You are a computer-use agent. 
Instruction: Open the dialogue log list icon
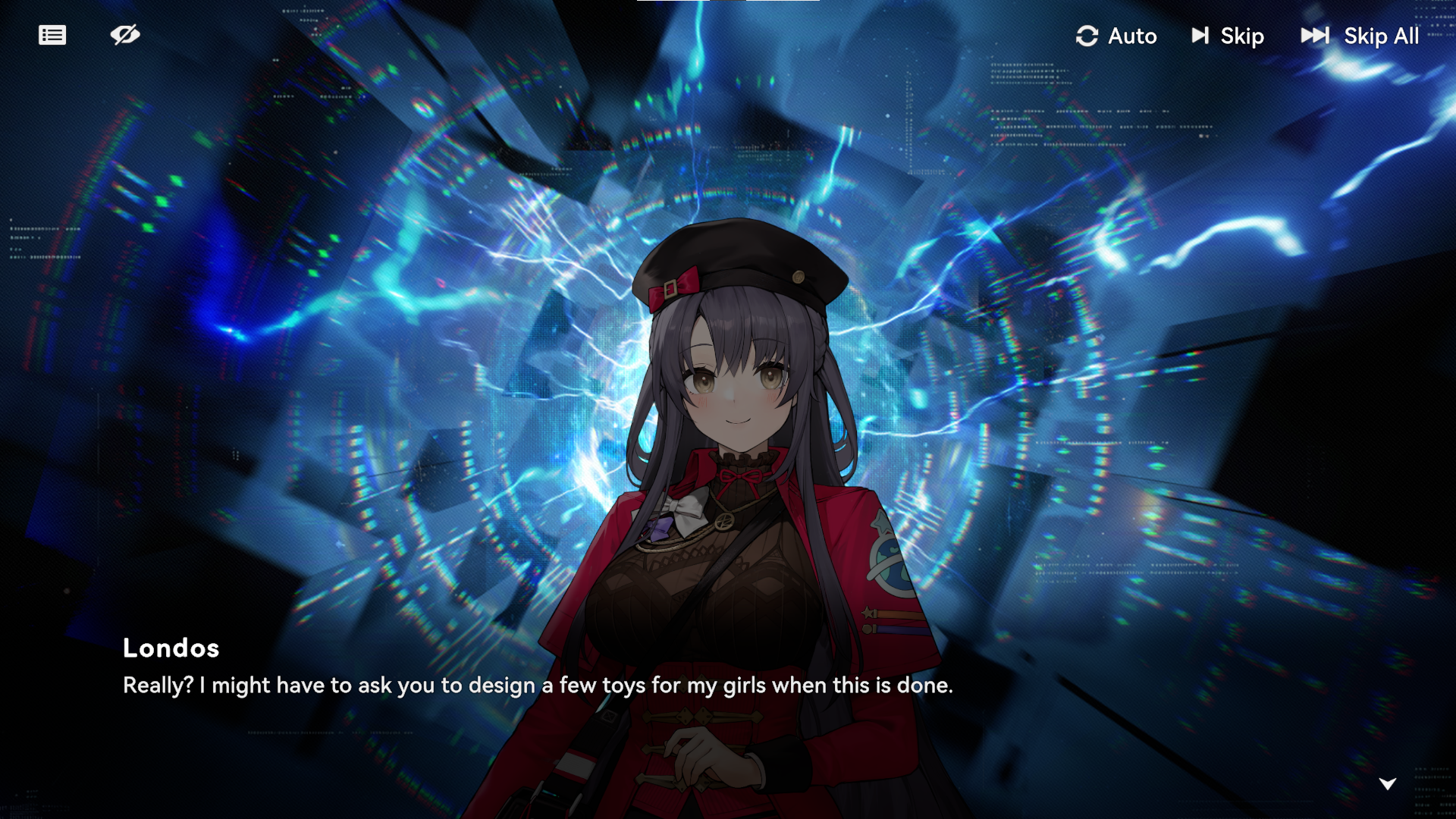click(x=52, y=35)
